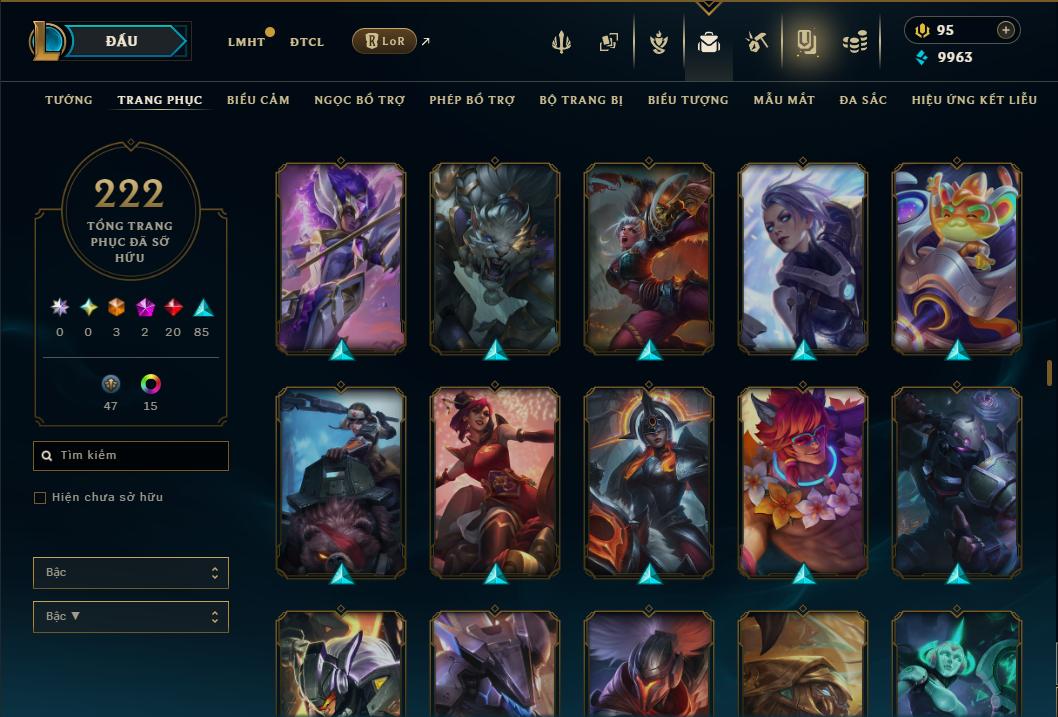Image resolution: width=1058 pixels, height=717 pixels.
Task: Show the BIỂU TƯỢNG icons tab
Action: (688, 100)
